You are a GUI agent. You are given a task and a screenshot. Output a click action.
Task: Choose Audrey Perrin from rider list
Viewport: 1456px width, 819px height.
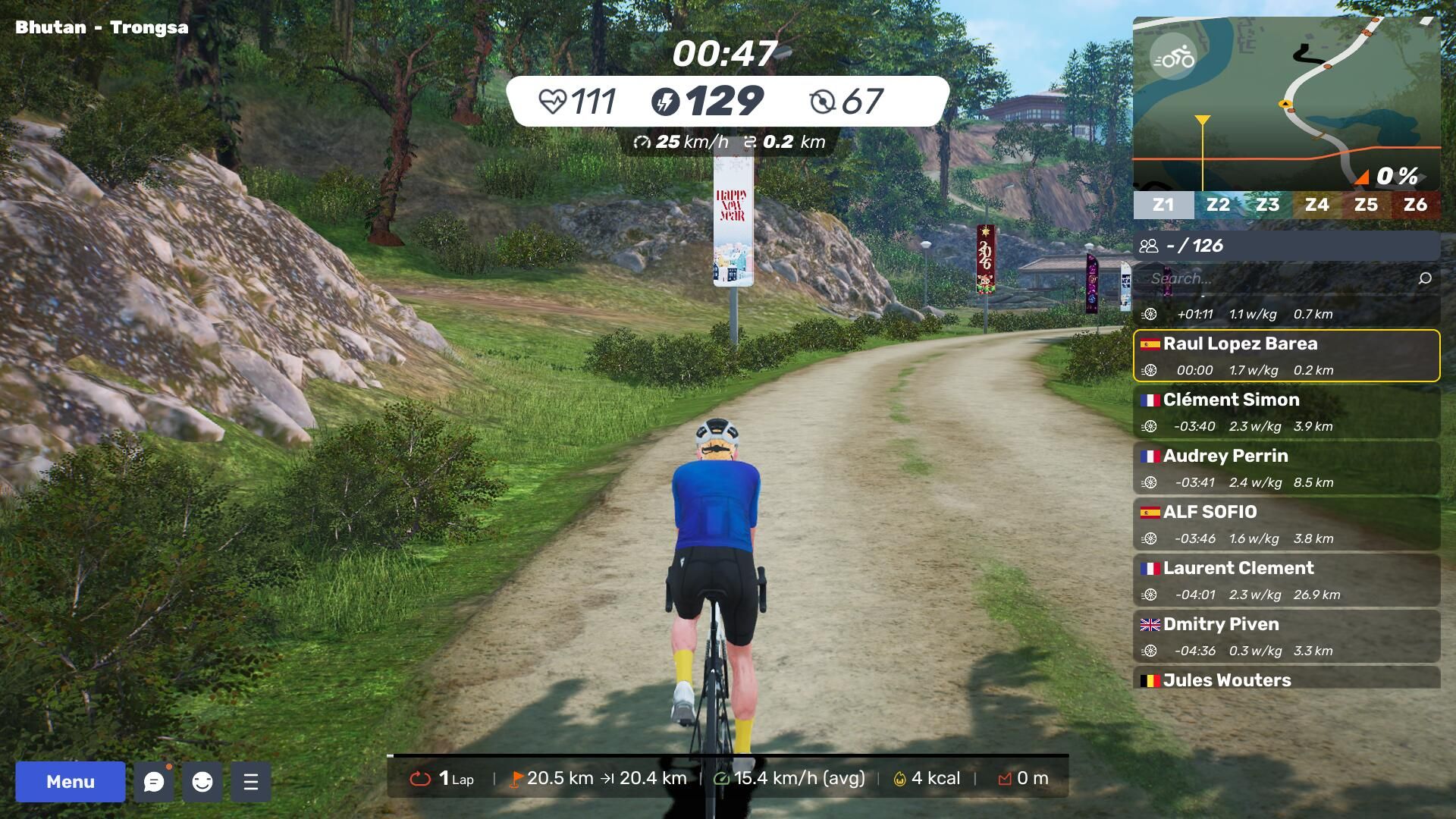click(x=1286, y=468)
